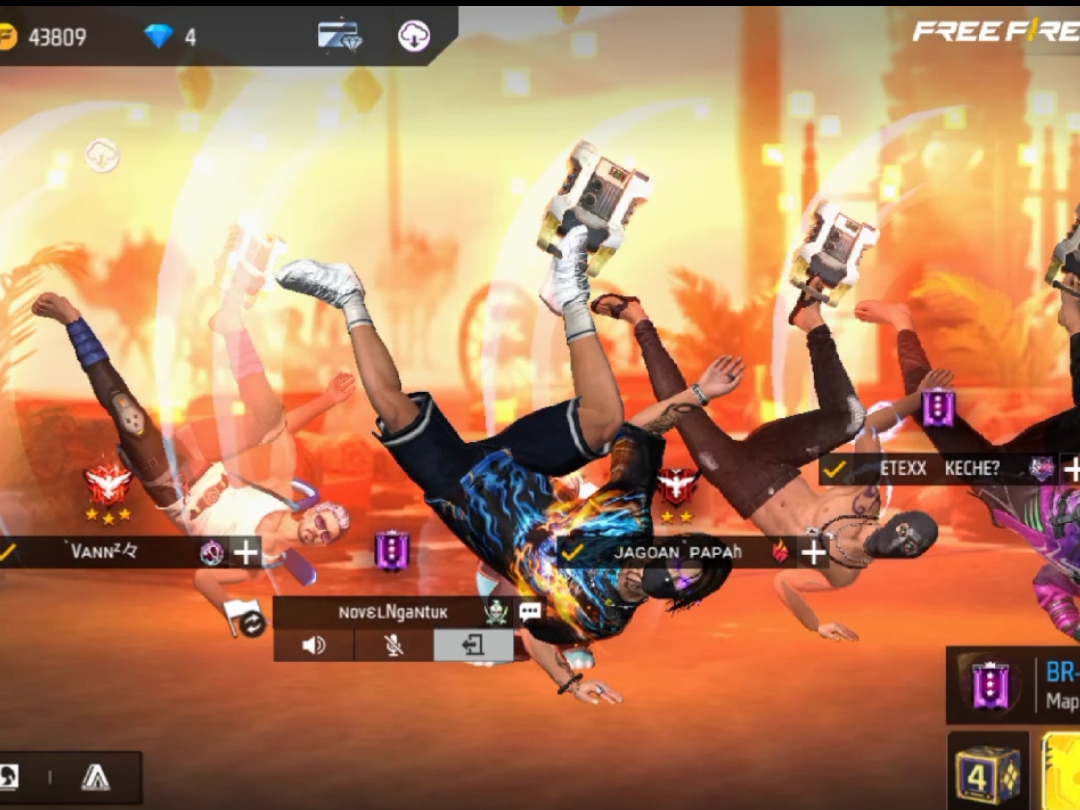
Task: Open the tent icon in bottom-left panel
Action: pos(96,777)
